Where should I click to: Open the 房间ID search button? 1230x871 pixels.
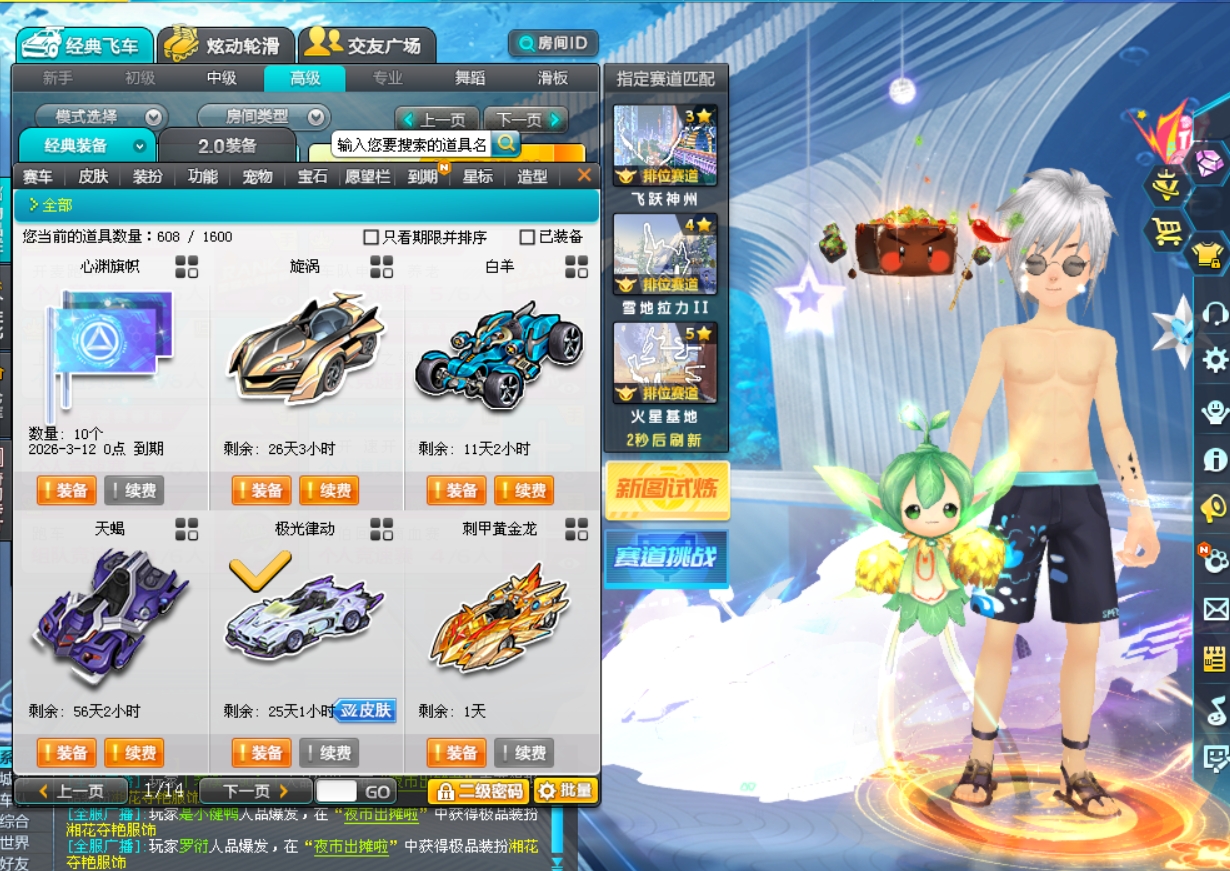(x=553, y=43)
